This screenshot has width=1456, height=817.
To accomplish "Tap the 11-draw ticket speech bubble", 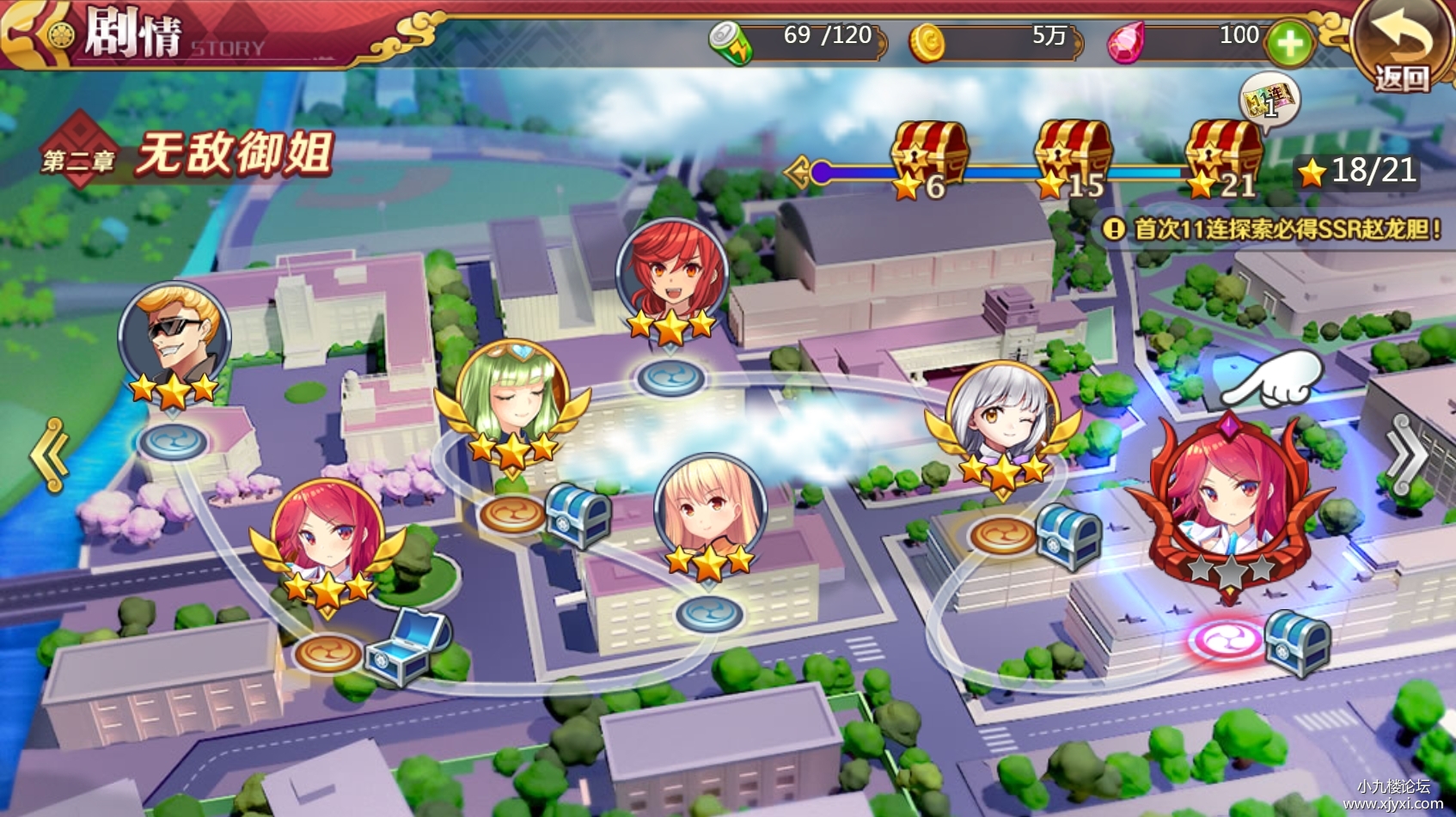I will (1269, 99).
